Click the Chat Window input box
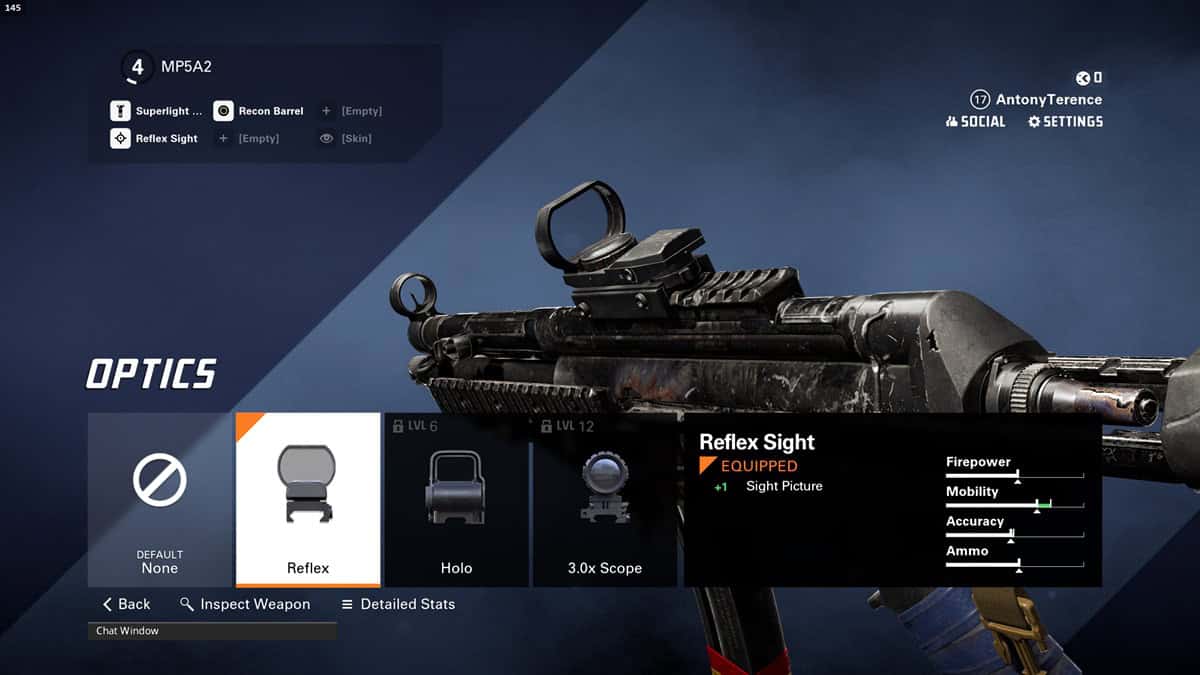1200x675 pixels. click(x=212, y=631)
